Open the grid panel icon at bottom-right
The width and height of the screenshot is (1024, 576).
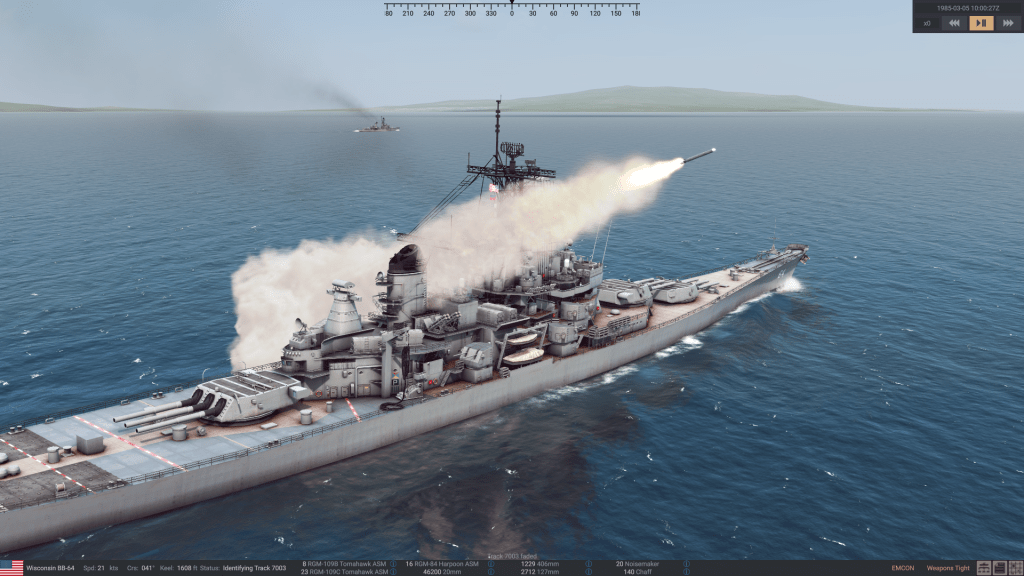(x=1014, y=568)
